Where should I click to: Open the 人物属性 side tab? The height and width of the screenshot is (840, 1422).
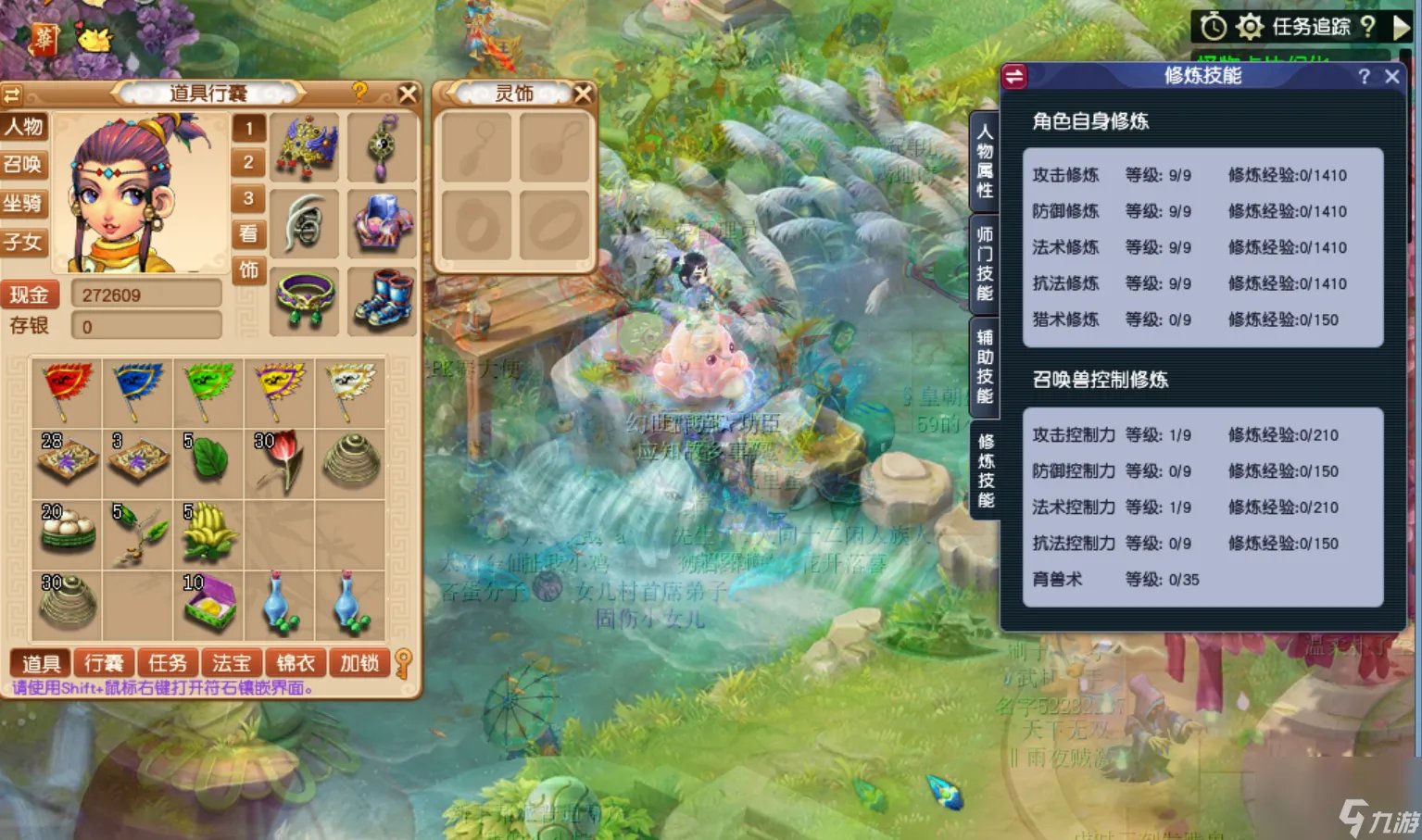[984, 159]
